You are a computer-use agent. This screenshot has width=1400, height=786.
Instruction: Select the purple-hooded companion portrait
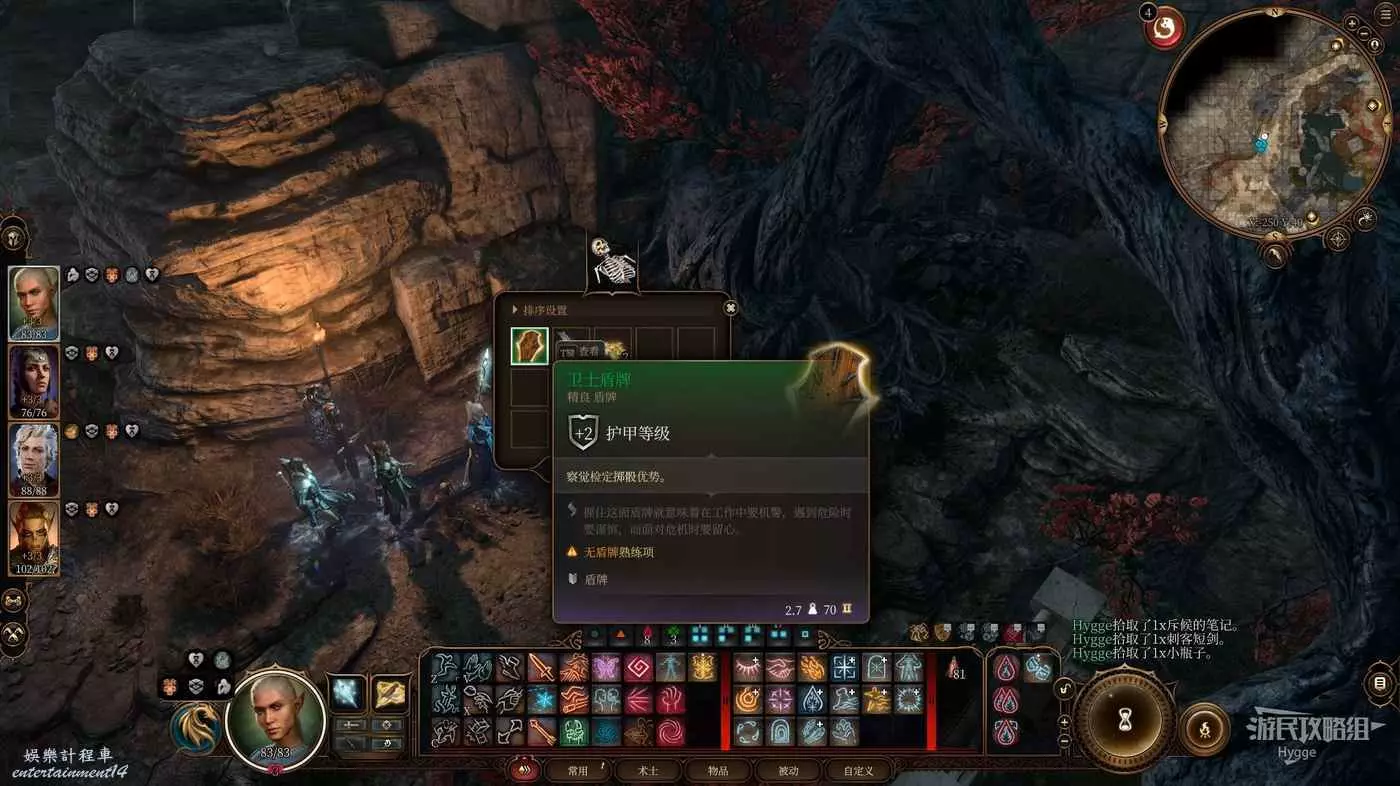34,381
